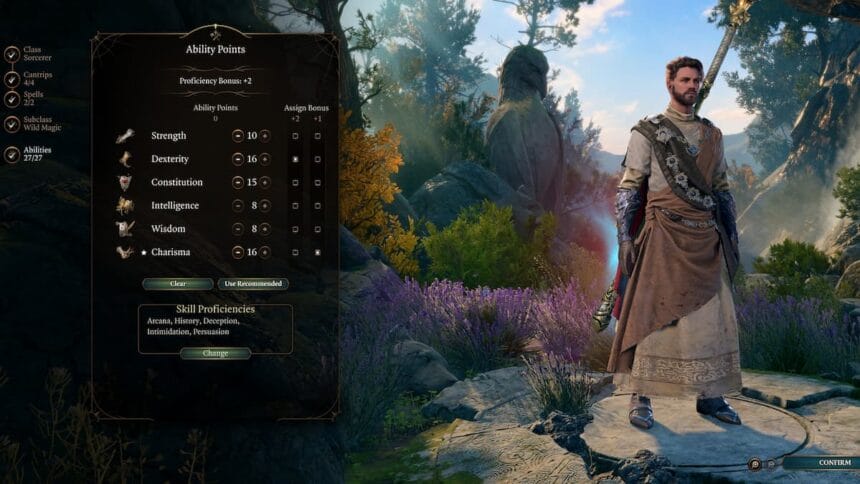
Task: Reduce Constitution using the minus button
Action: tap(238, 182)
